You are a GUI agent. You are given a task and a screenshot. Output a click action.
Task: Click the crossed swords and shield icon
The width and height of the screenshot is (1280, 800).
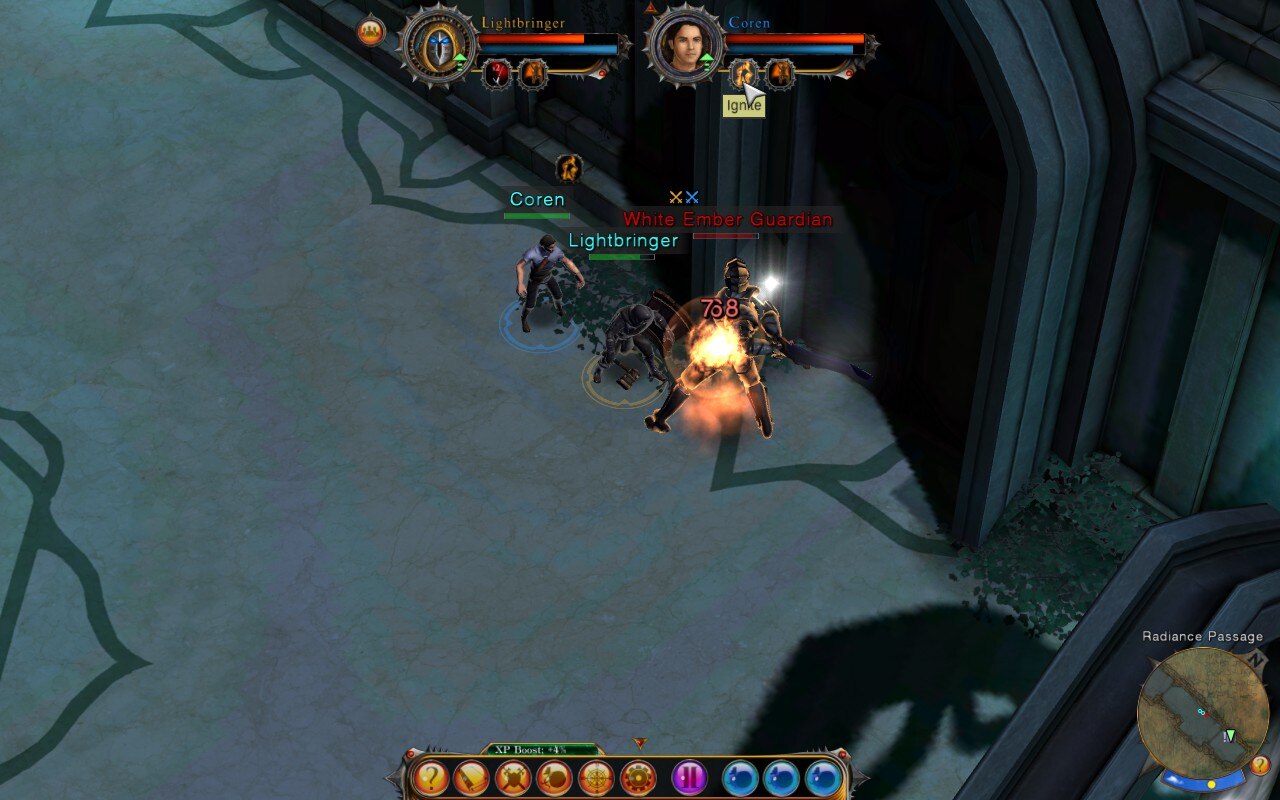513,778
